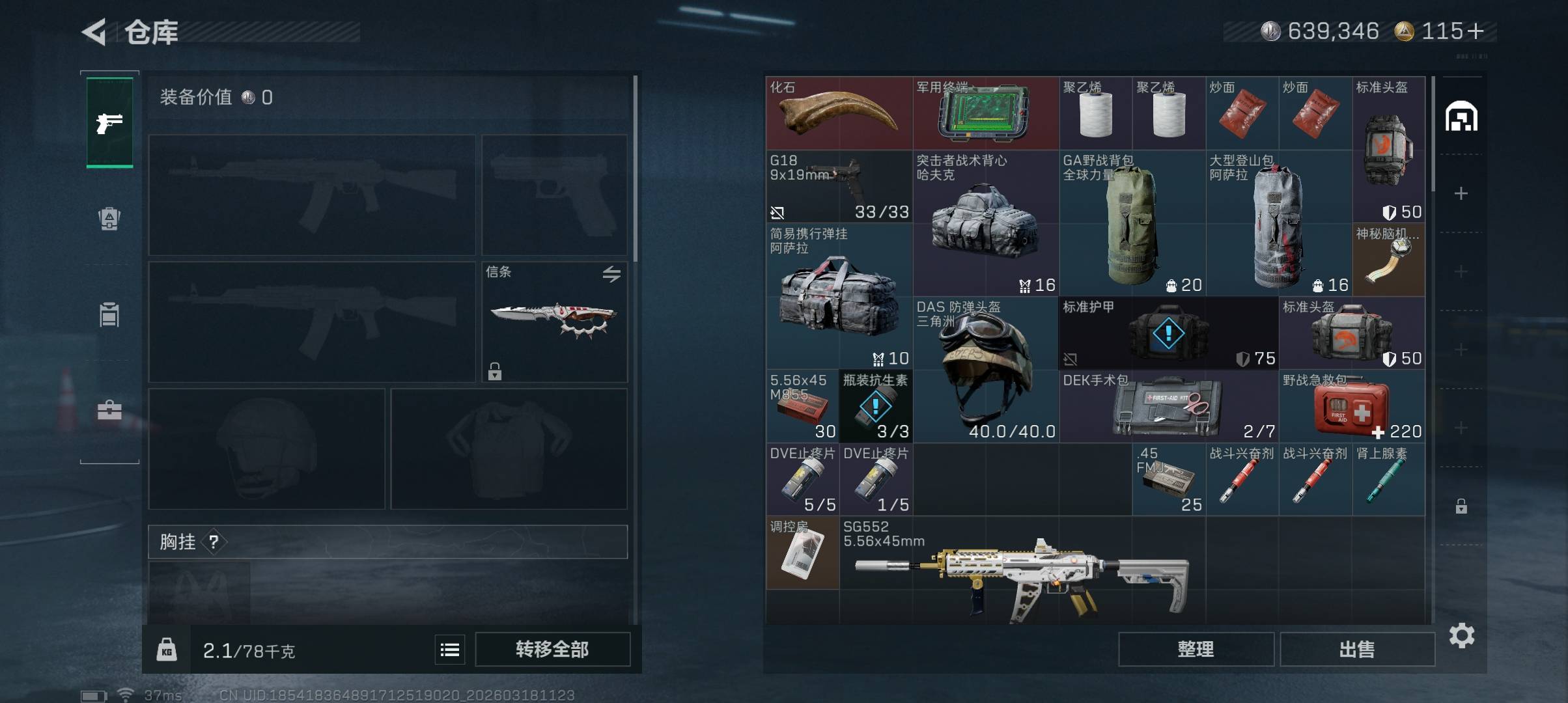The height and width of the screenshot is (703, 1568).
Task: Go back using the arrow beside 仓库
Action: point(94,32)
